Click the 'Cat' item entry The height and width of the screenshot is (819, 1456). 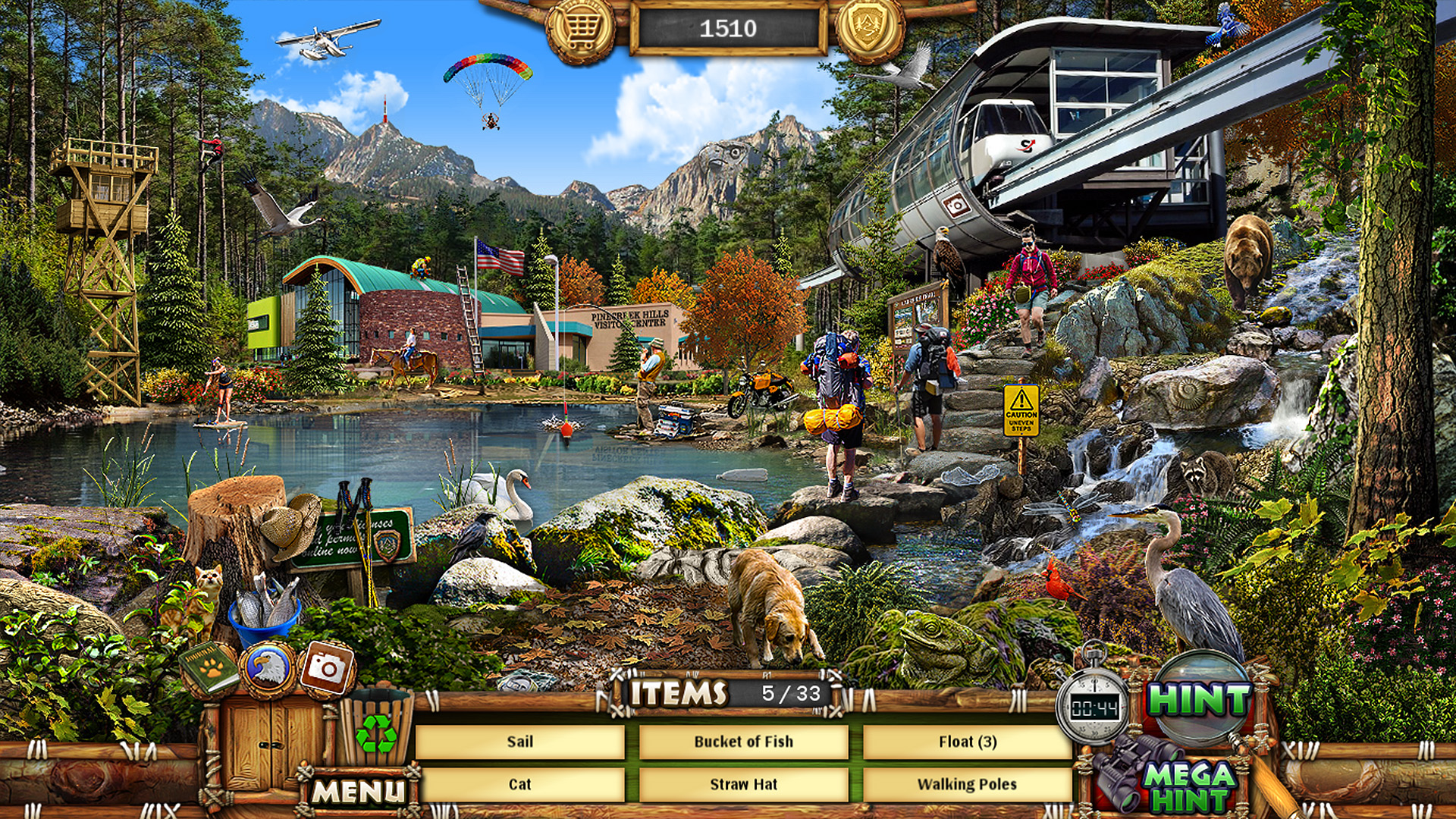click(522, 786)
